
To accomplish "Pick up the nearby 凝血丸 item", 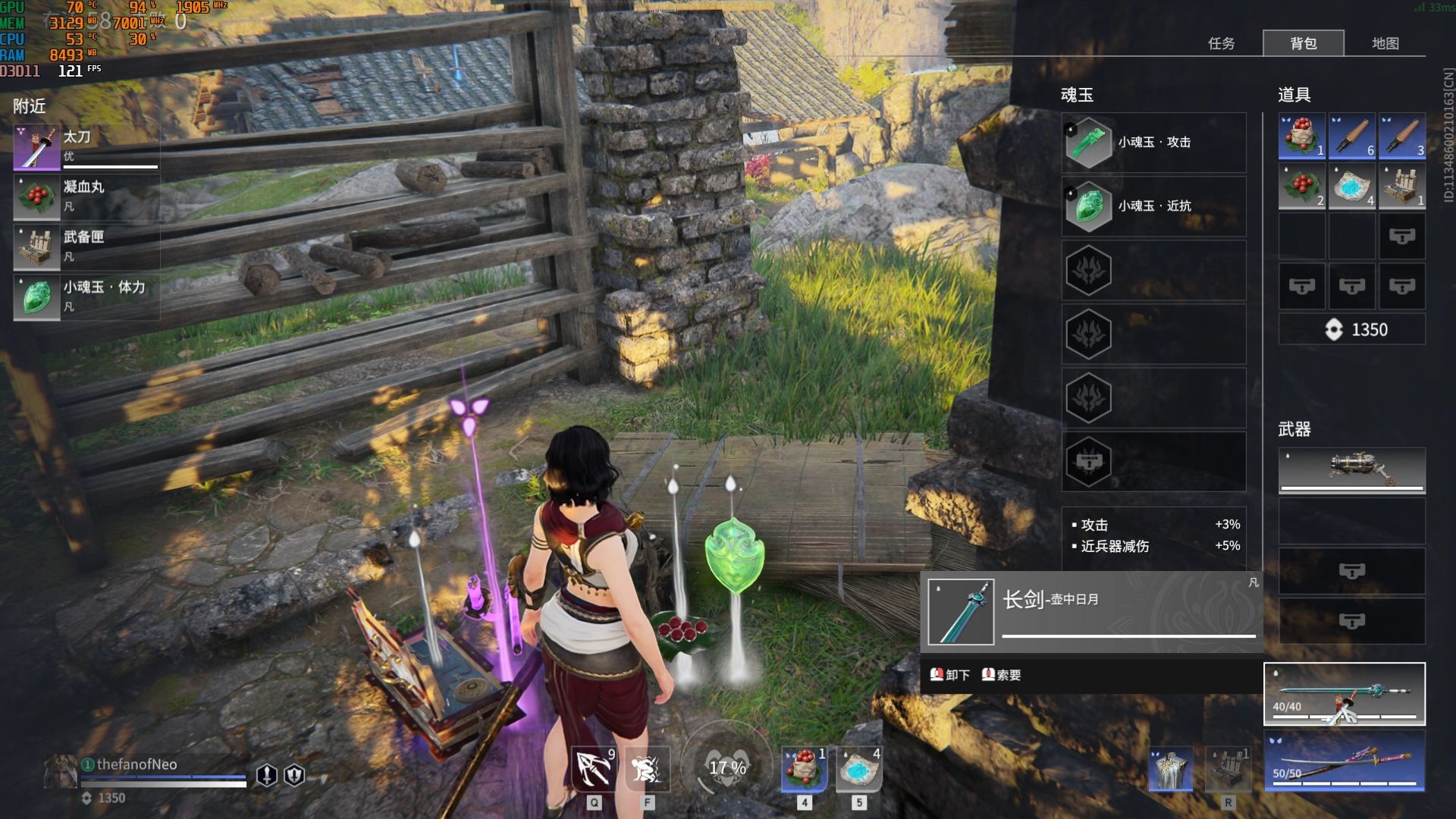I will pyautogui.click(x=86, y=196).
